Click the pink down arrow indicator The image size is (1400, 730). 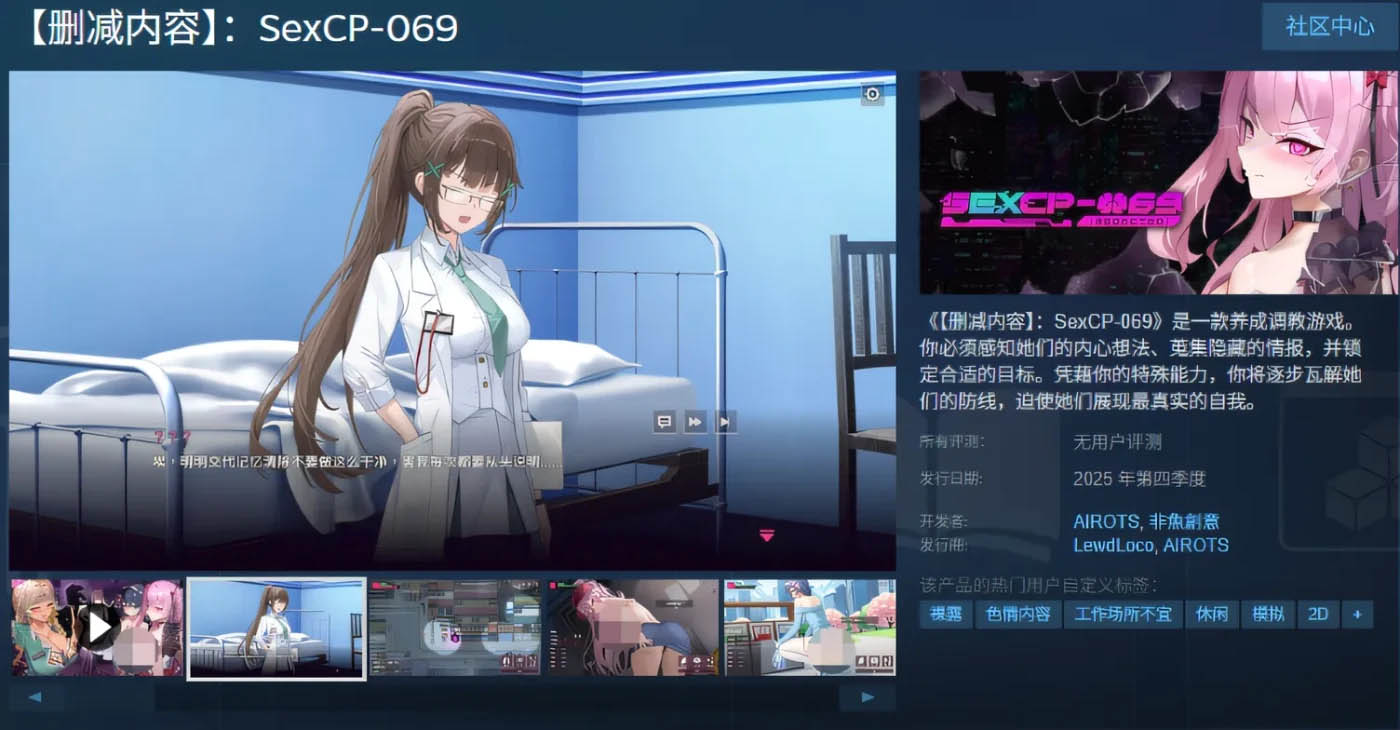click(x=767, y=535)
